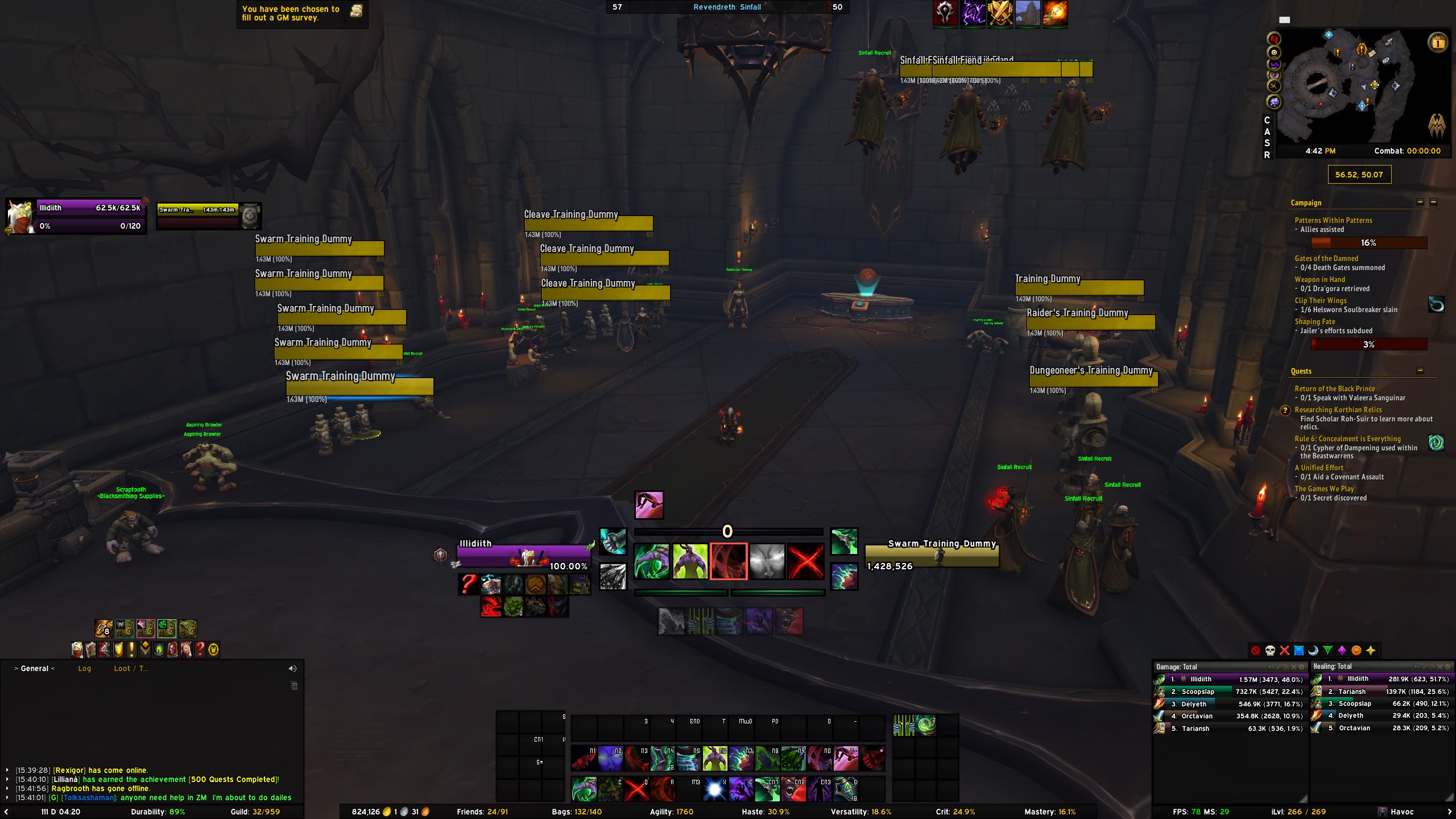Select the Return of the Black Prince quest
1456x819 pixels.
[x=1334, y=388]
